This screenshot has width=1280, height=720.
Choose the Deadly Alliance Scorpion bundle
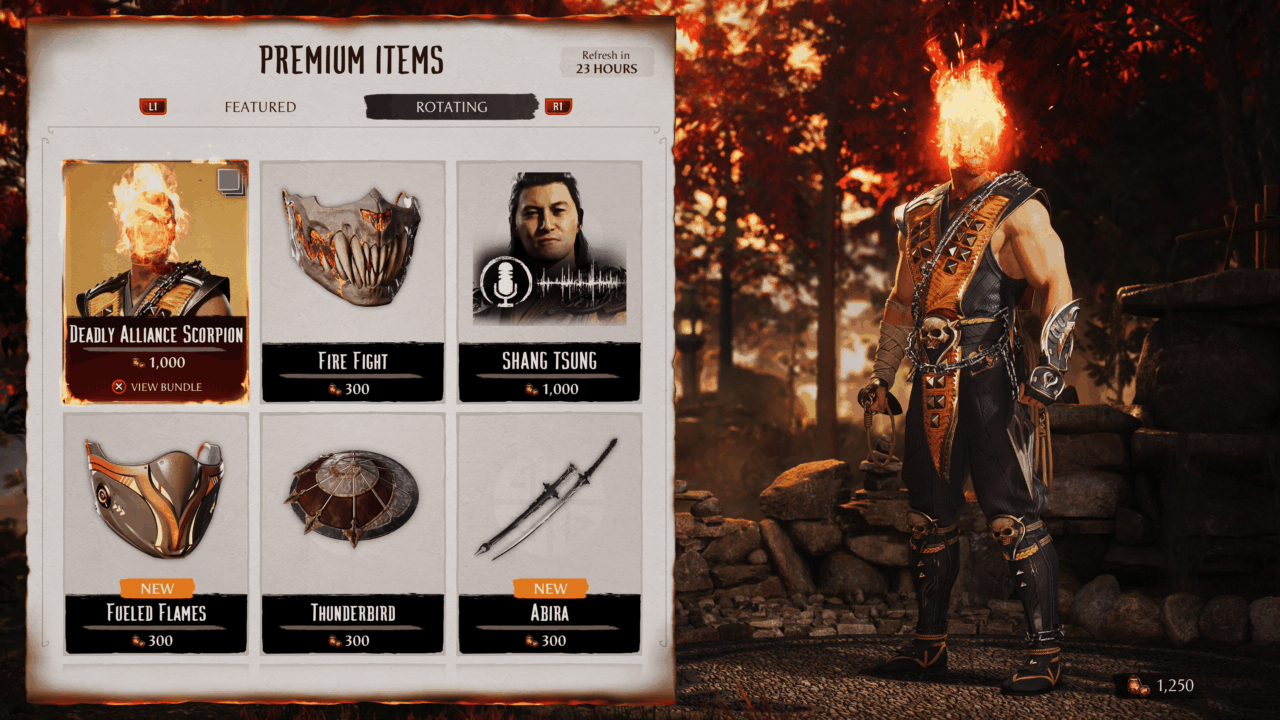point(155,281)
